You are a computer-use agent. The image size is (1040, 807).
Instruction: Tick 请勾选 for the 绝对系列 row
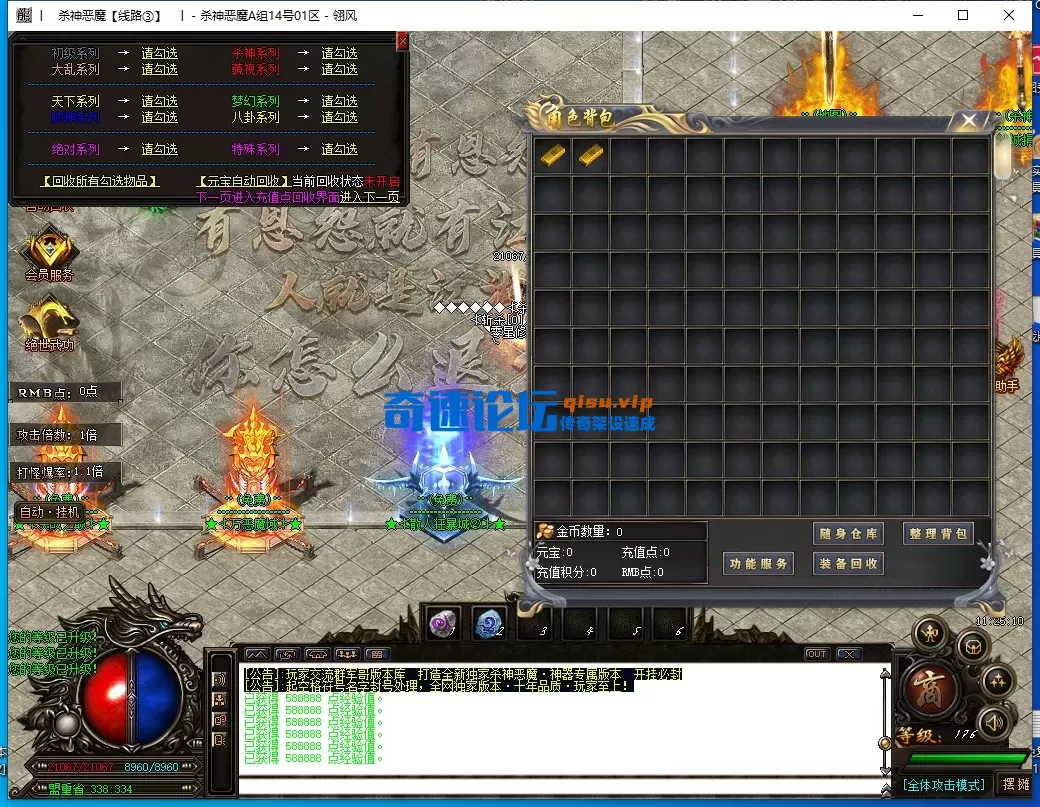click(x=159, y=150)
